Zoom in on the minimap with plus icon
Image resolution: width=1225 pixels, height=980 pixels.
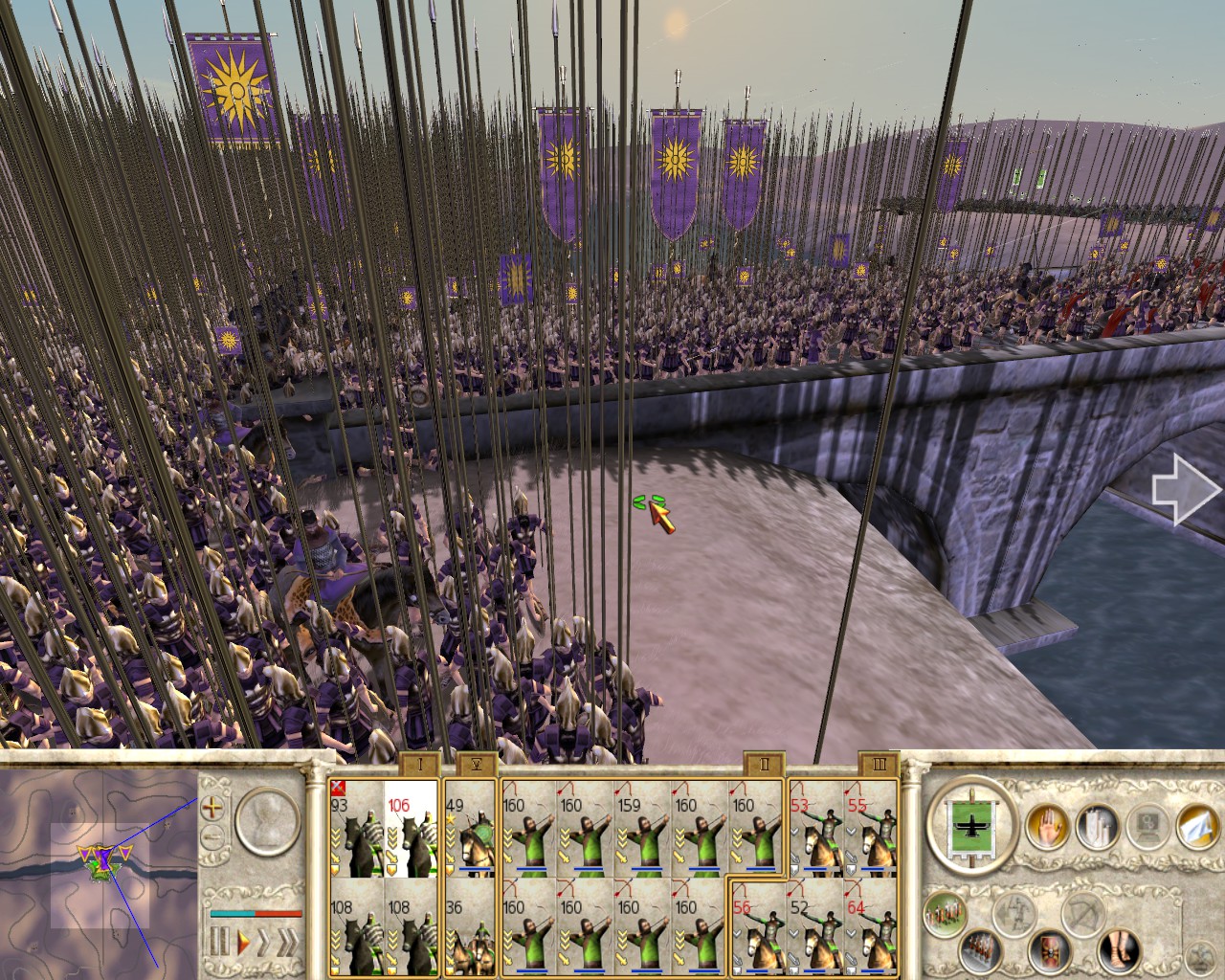click(x=212, y=809)
